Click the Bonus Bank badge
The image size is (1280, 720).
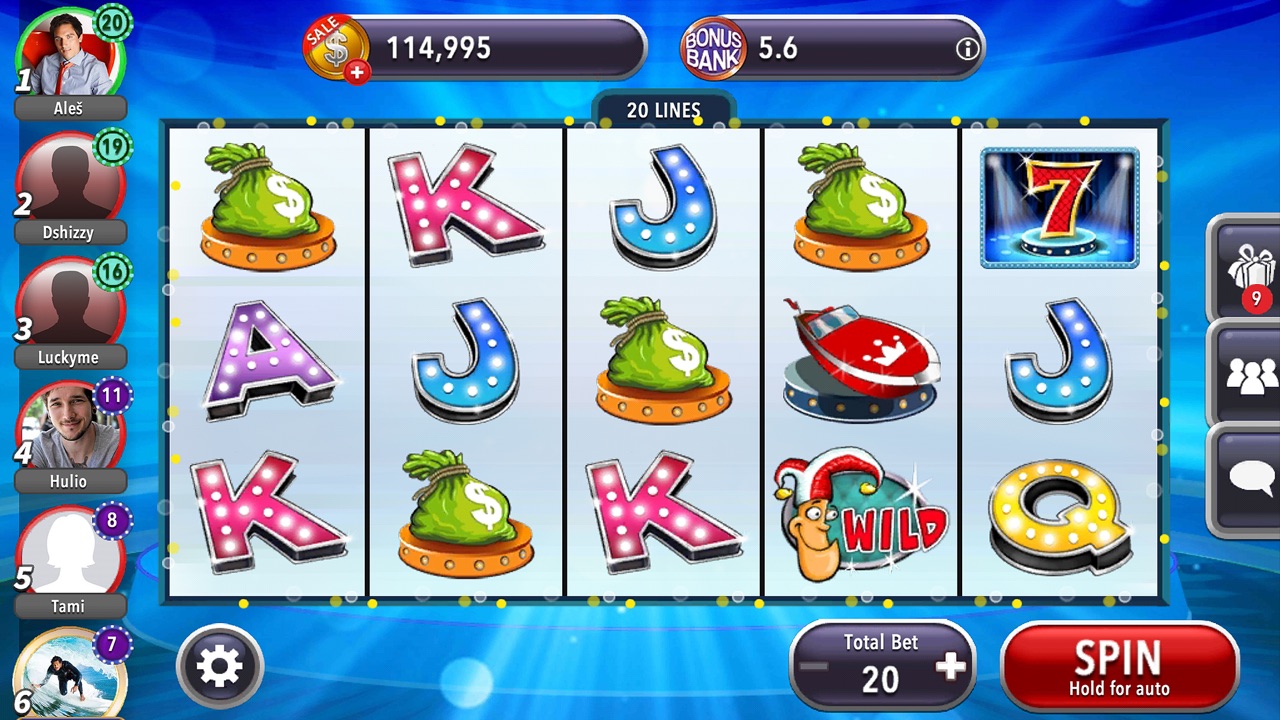click(713, 48)
